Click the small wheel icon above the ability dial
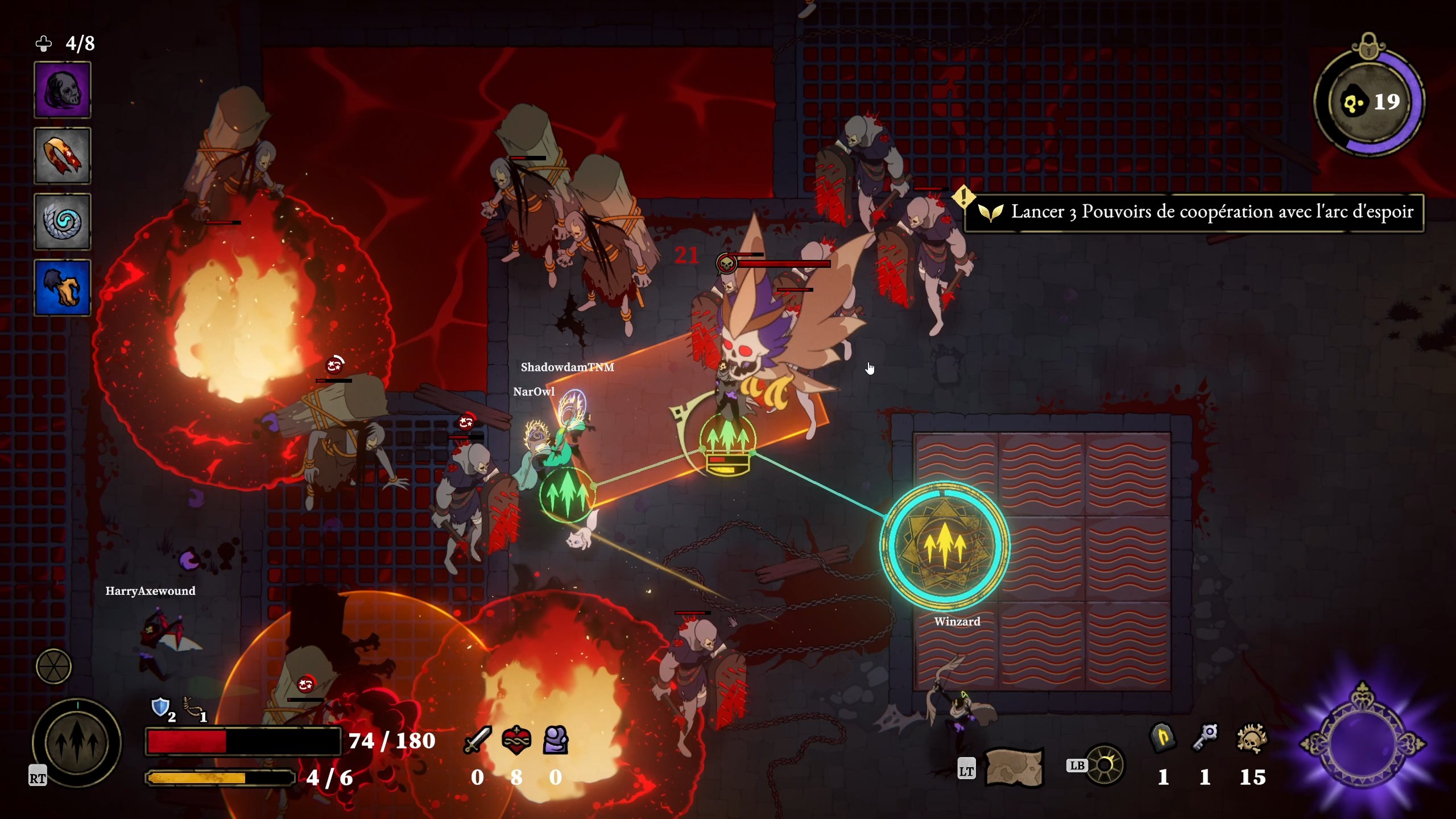Screen dimensions: 1456x819 click(53, 666)
